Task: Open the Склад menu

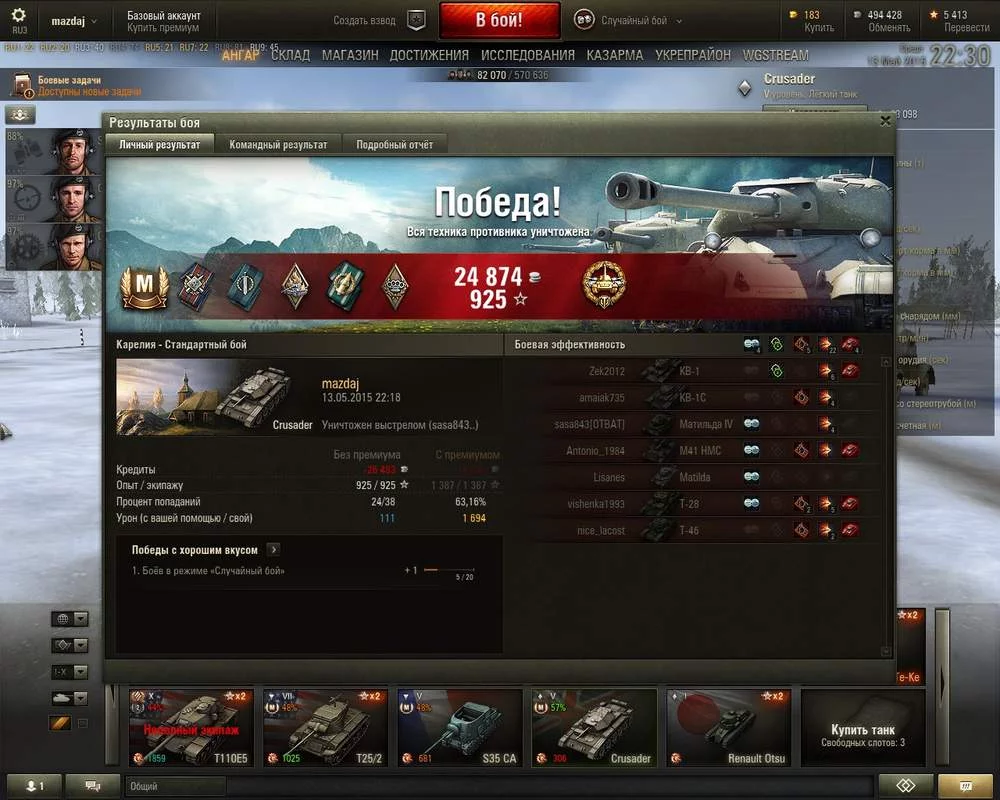Action: tap(290, 55)
